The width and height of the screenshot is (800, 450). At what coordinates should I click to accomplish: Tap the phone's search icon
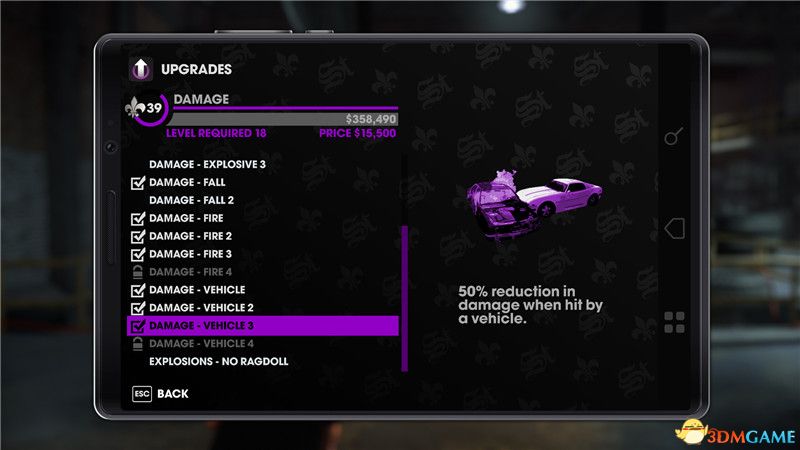coord(675,136)
